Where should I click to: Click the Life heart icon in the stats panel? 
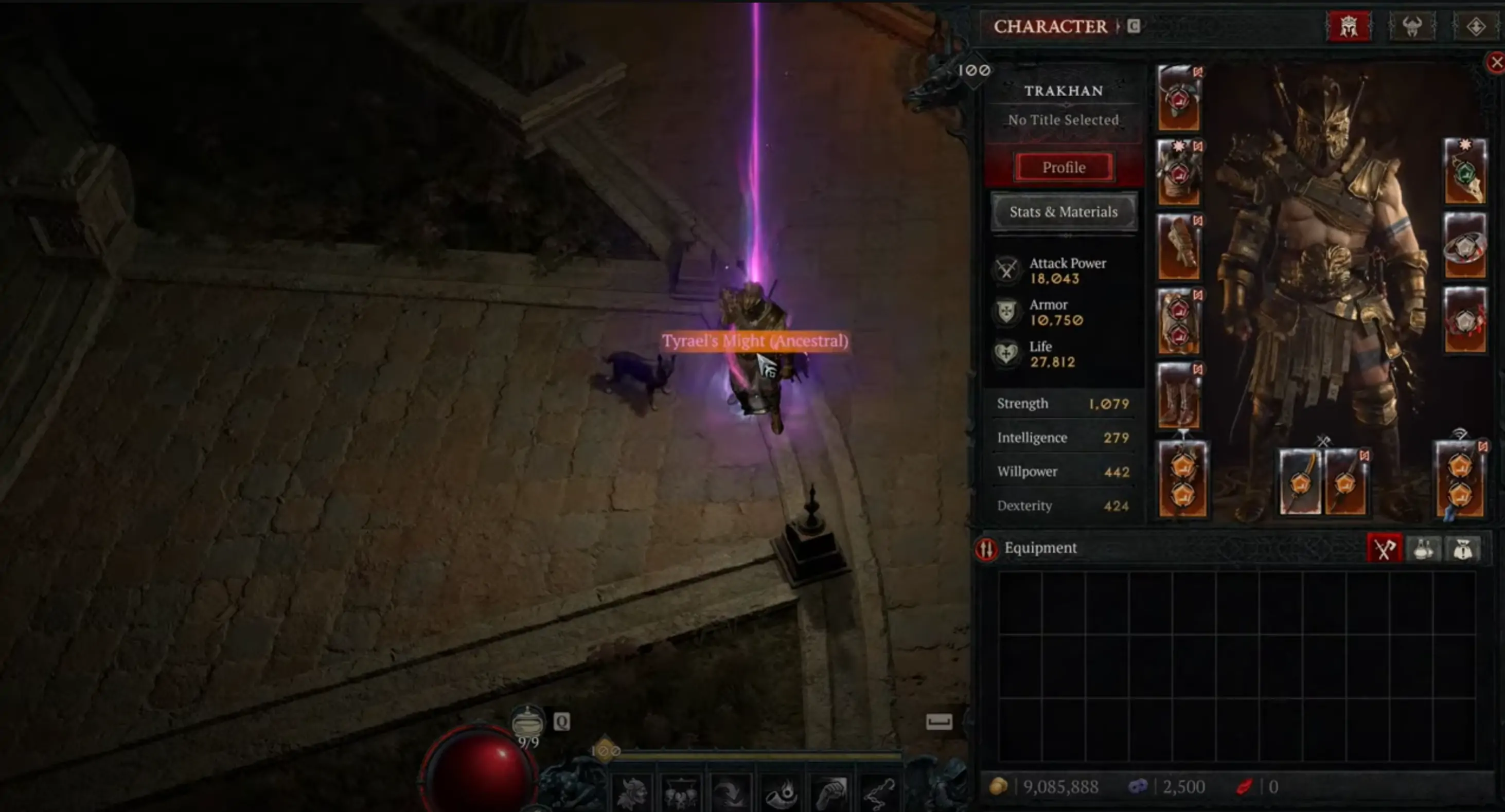point(1008,354)
